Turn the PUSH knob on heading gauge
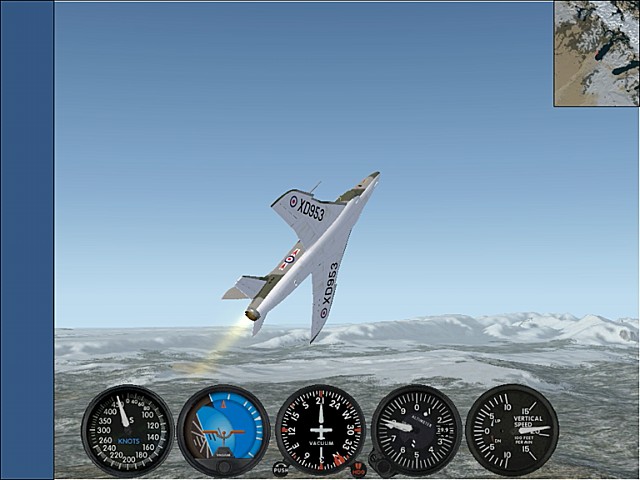 pyautogui.click(x=280, y=468)
